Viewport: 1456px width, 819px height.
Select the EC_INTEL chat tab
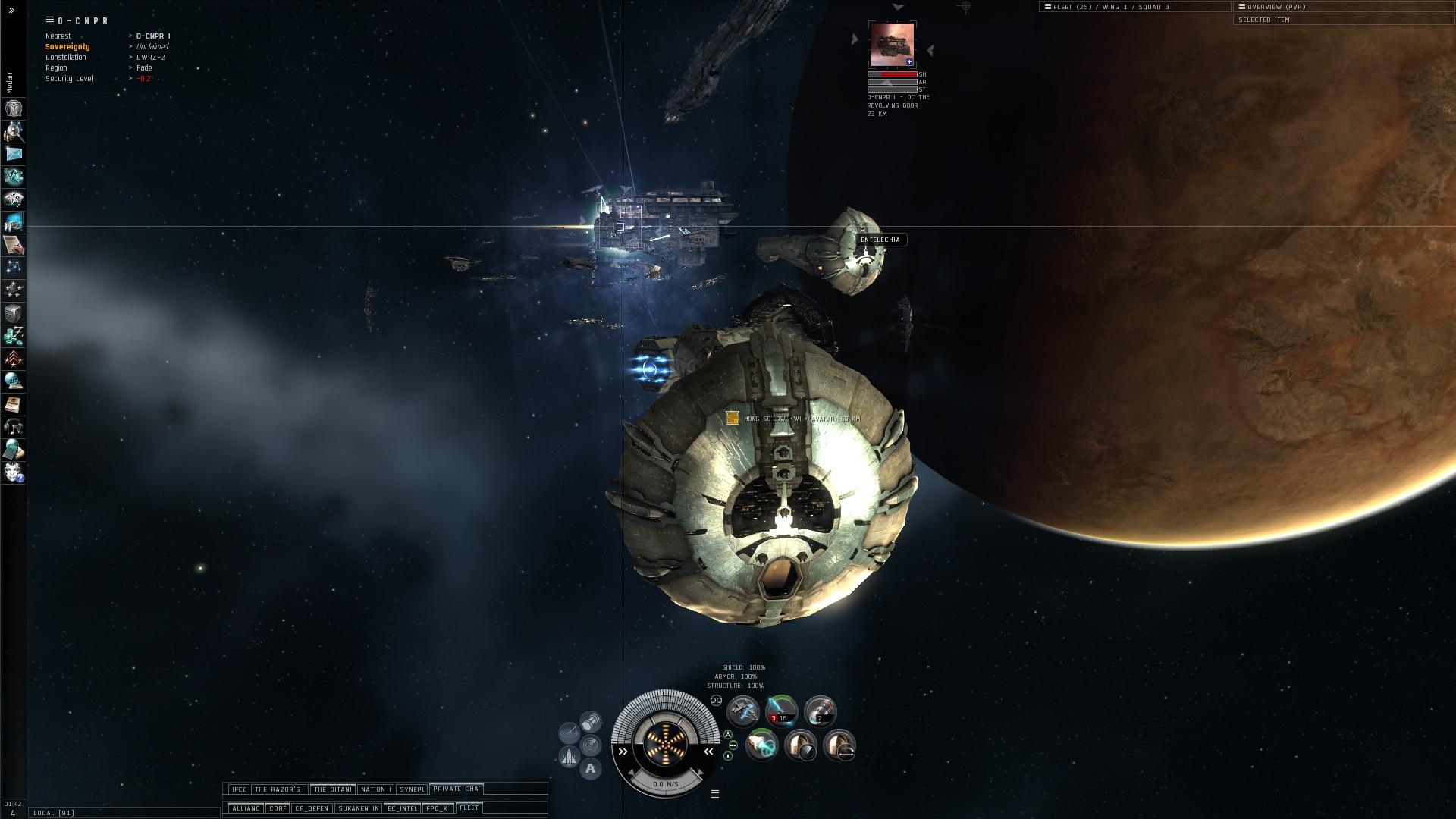(402, 808)
